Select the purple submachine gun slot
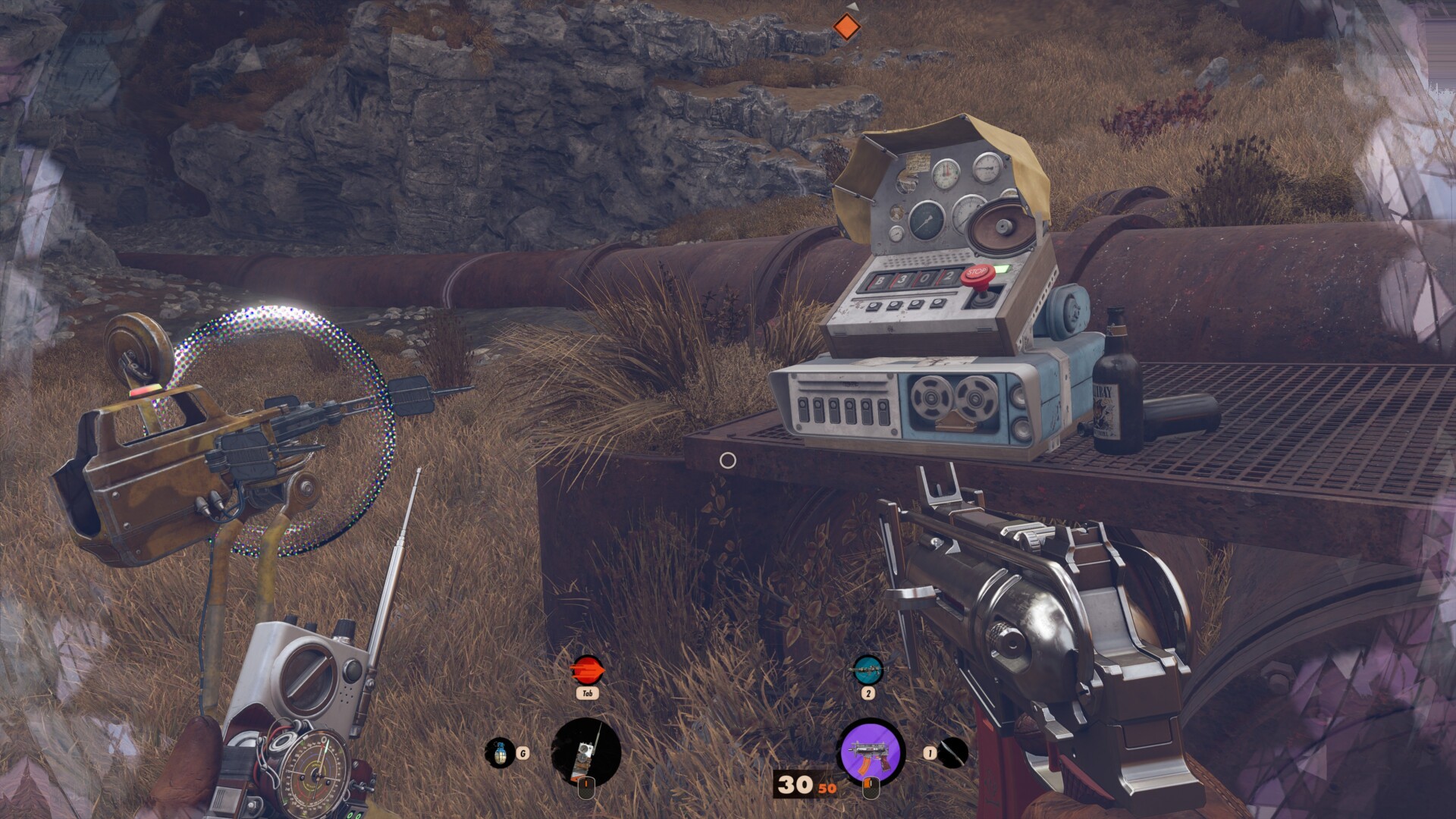The height and width of the screenshot is (819, 1456). 871,752
